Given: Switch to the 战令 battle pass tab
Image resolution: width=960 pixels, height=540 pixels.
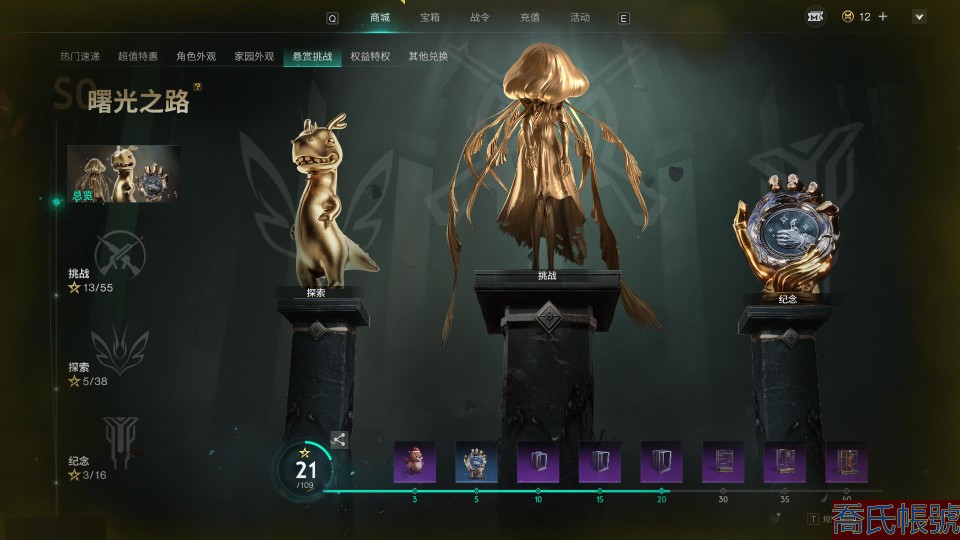Looking at the screenshot, I should point(480,17).
